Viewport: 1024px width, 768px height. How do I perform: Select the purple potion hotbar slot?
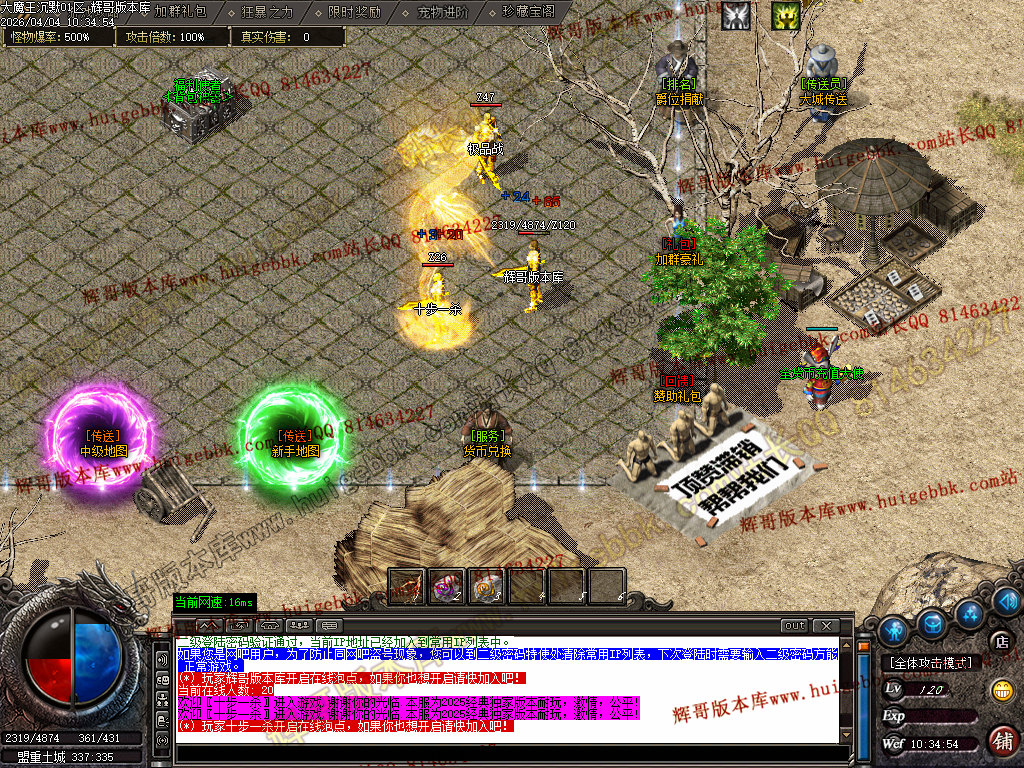pyautogui.click(x=447, y=586)
